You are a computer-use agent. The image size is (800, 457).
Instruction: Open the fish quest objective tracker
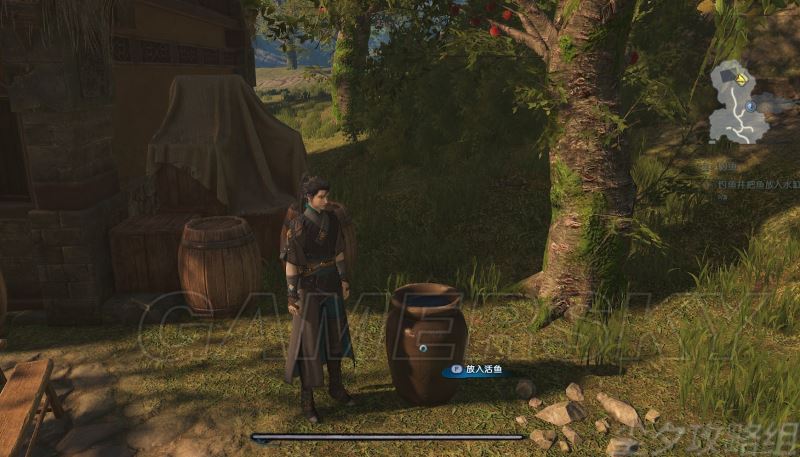coord(755,184)
